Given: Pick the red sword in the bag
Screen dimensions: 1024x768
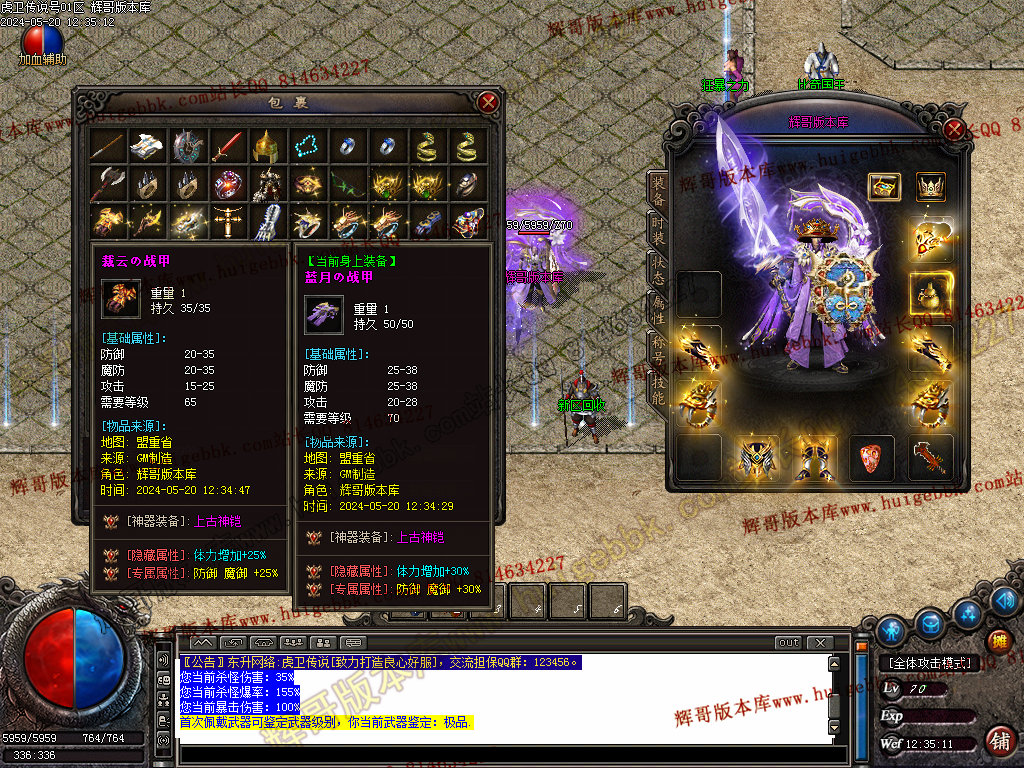Looking at the screenshot, I should coord(227,147).
